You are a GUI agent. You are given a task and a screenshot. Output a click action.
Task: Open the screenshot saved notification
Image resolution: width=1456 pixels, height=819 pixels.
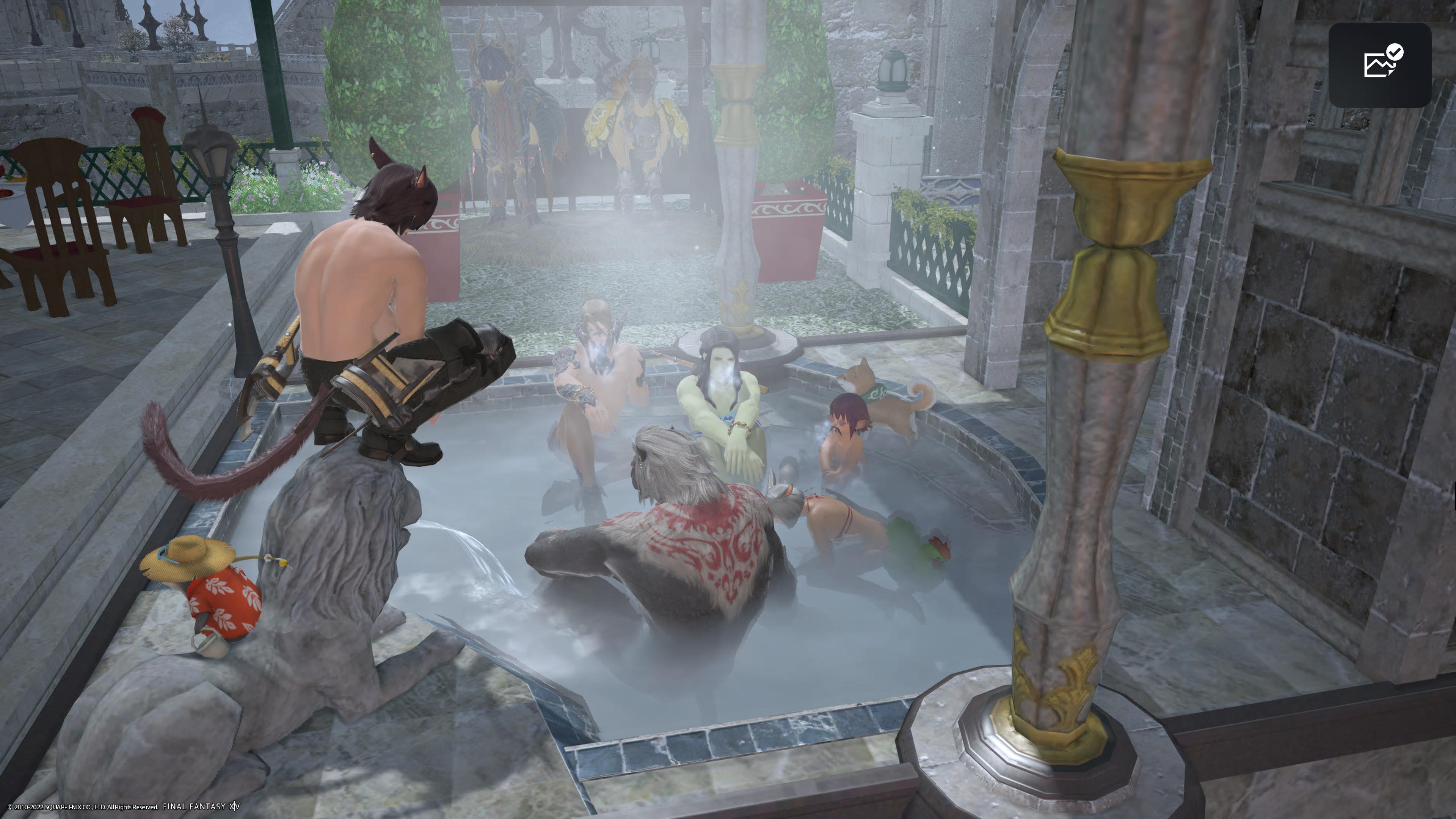point(1379,64)
